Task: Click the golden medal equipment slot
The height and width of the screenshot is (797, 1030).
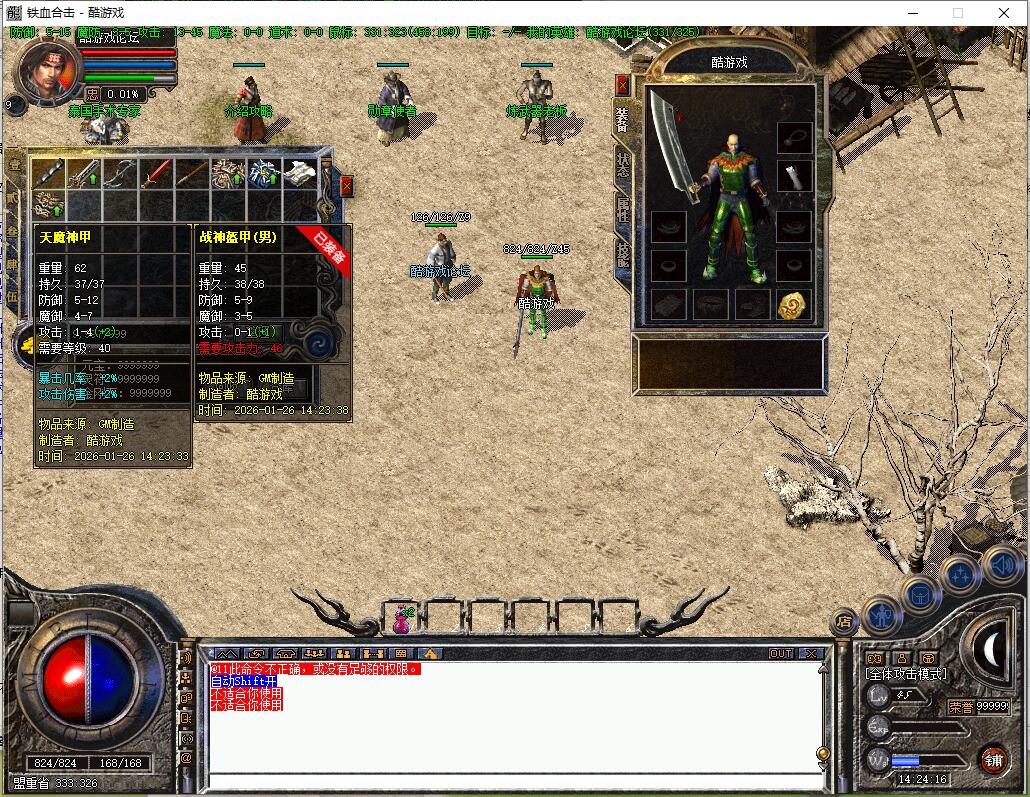Action: click(x=793, y=304)
